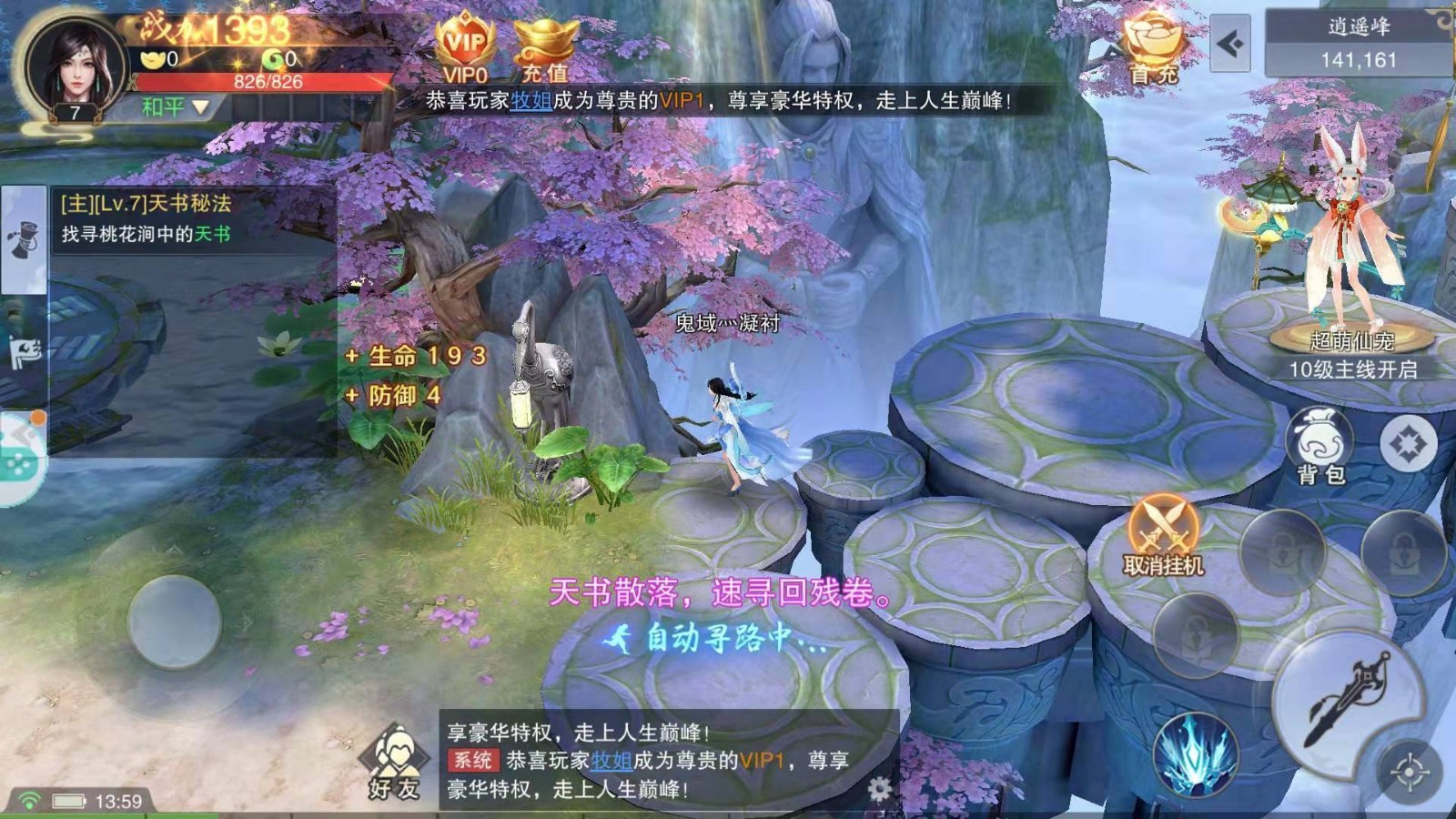Click the player name 牧姐 in chat
1456x819 pixels.
click(612, 760)
